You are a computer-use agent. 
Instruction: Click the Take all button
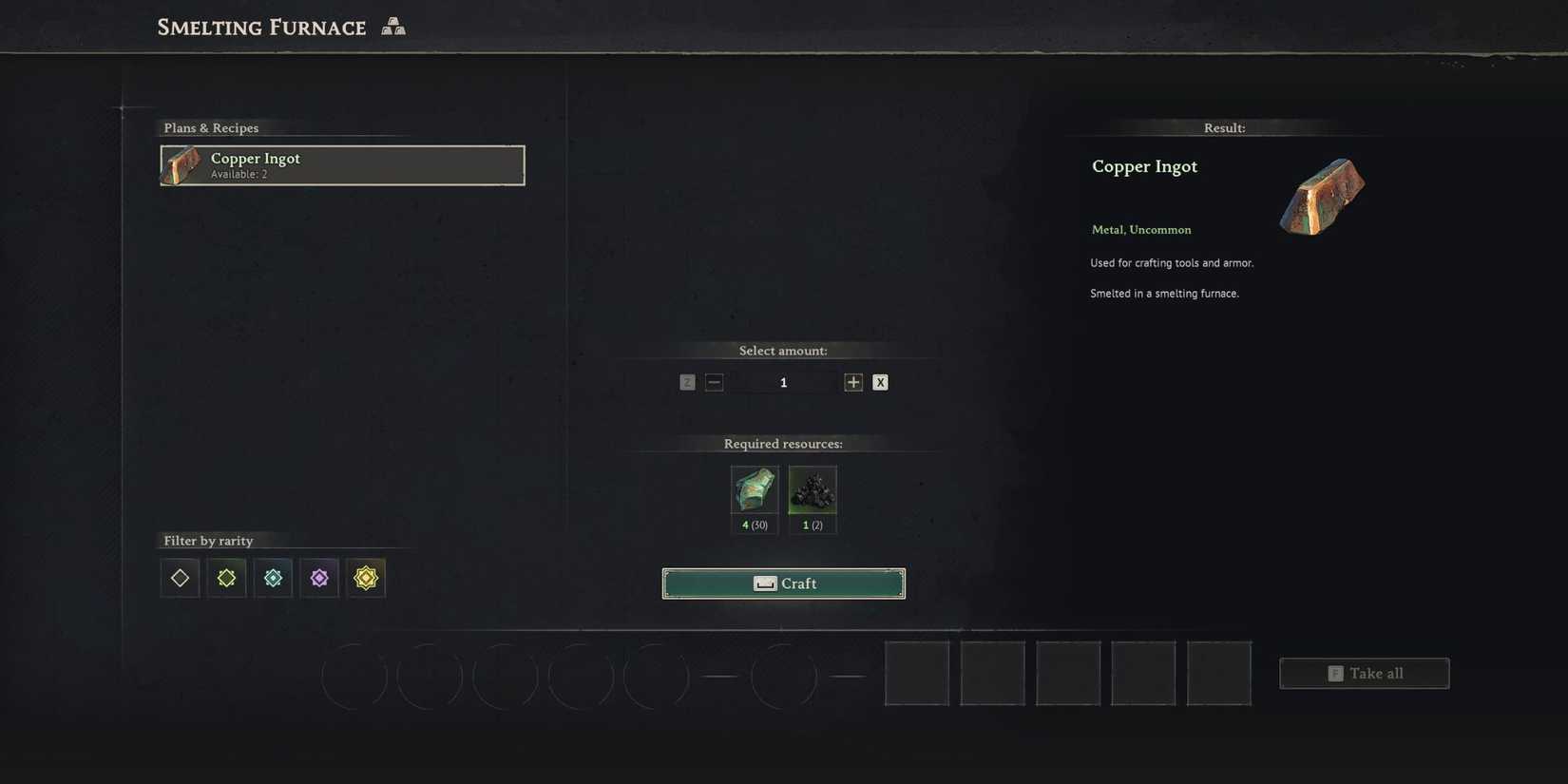click(x=1365, y=673)
